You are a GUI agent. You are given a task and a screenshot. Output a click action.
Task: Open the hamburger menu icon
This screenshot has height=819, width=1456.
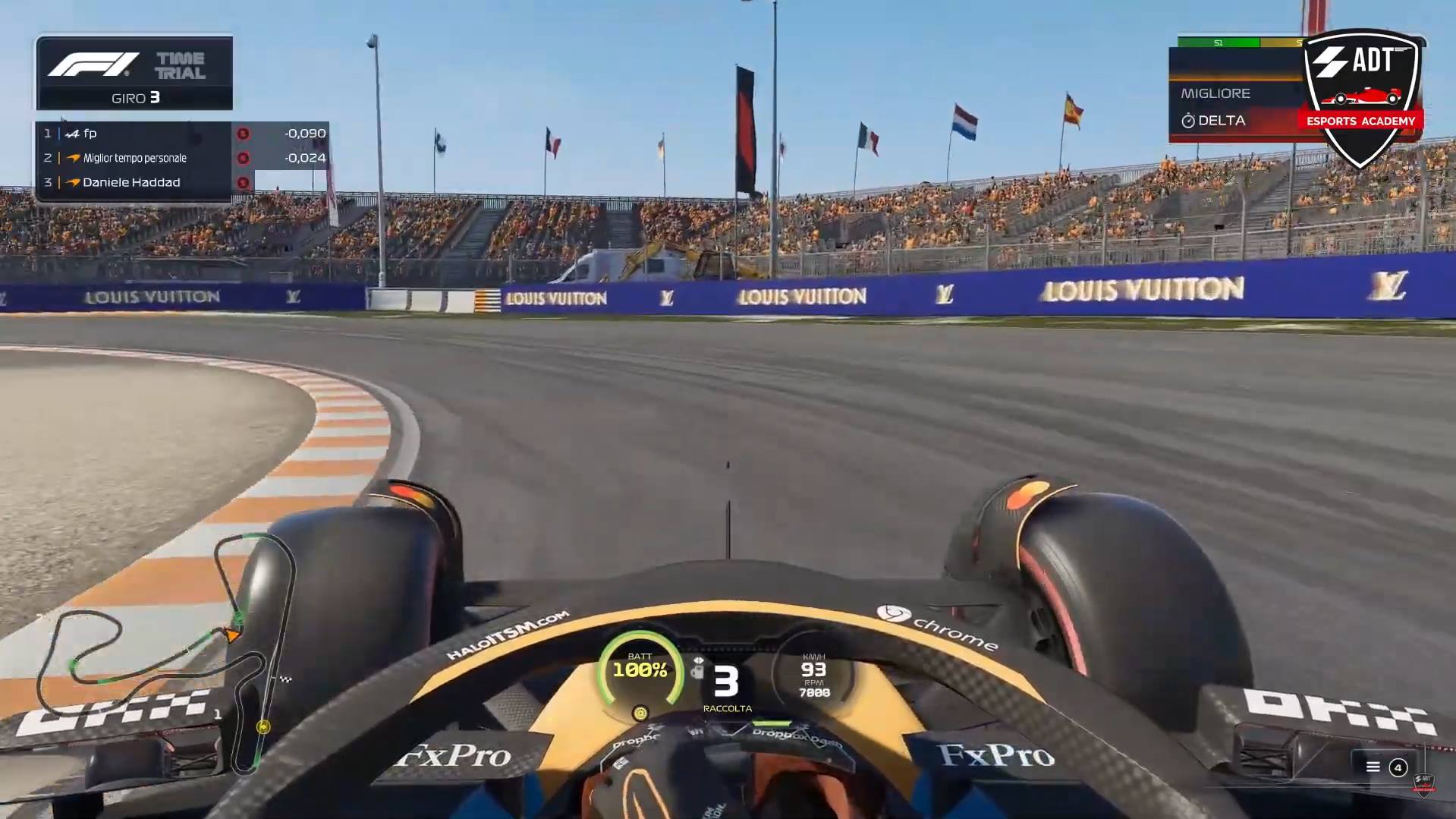click(x=1373, y=767)
